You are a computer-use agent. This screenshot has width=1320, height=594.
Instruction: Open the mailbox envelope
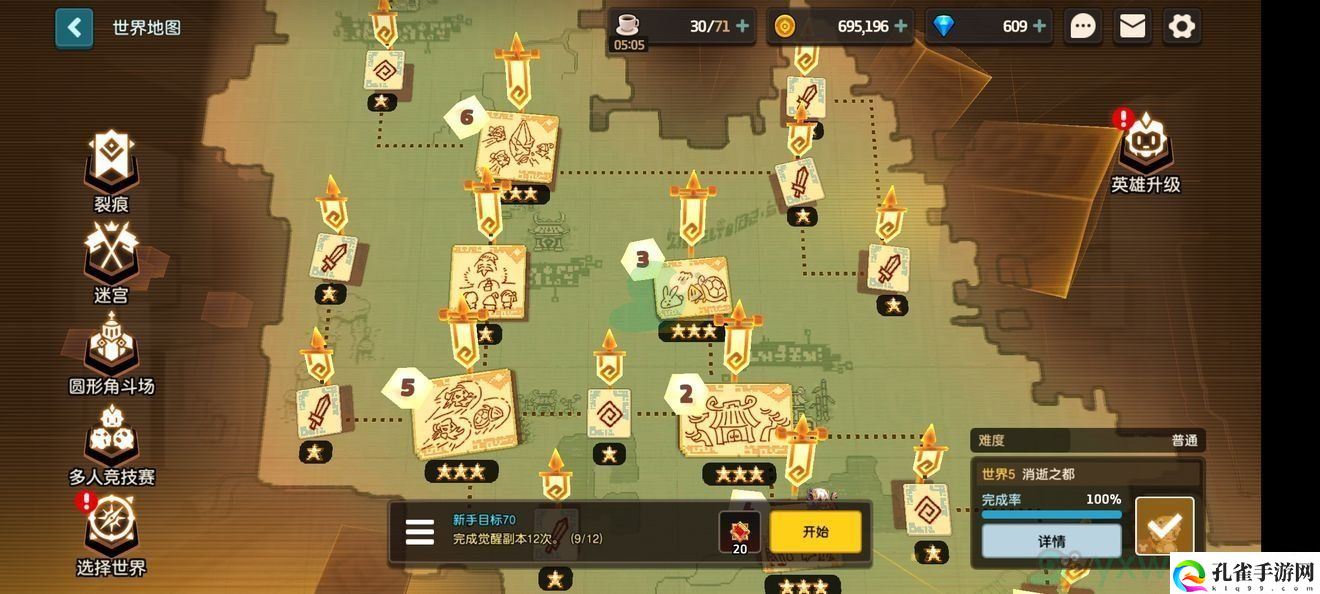[x=1132, y=26]
